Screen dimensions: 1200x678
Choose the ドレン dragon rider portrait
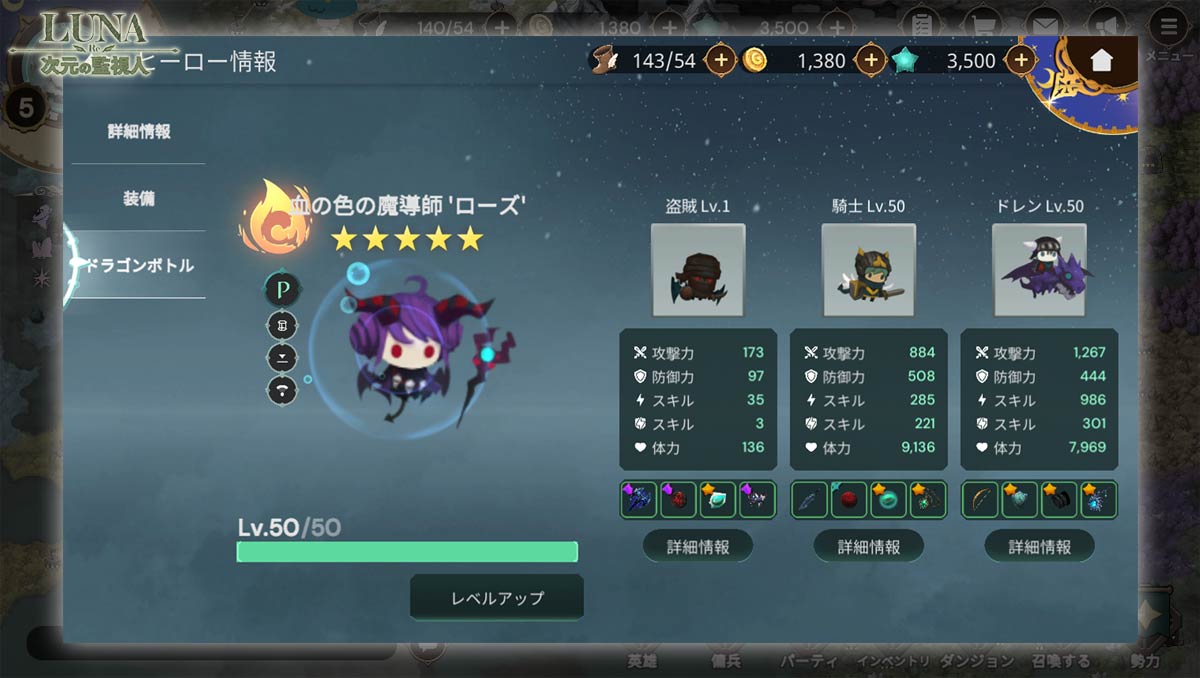pos(1039,270)
